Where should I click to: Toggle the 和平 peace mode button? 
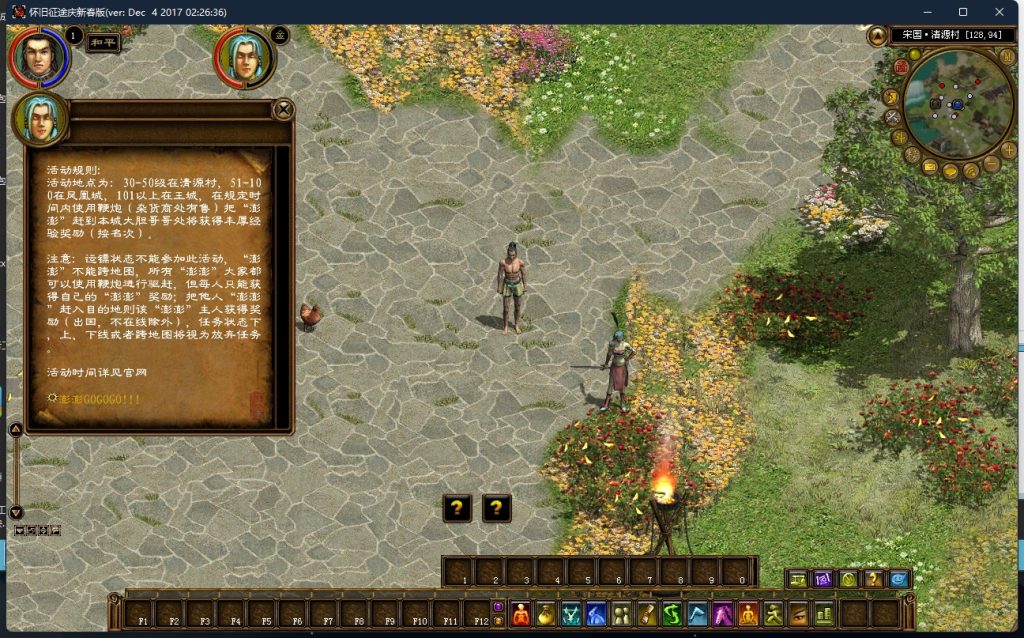(x=103, y=44)
